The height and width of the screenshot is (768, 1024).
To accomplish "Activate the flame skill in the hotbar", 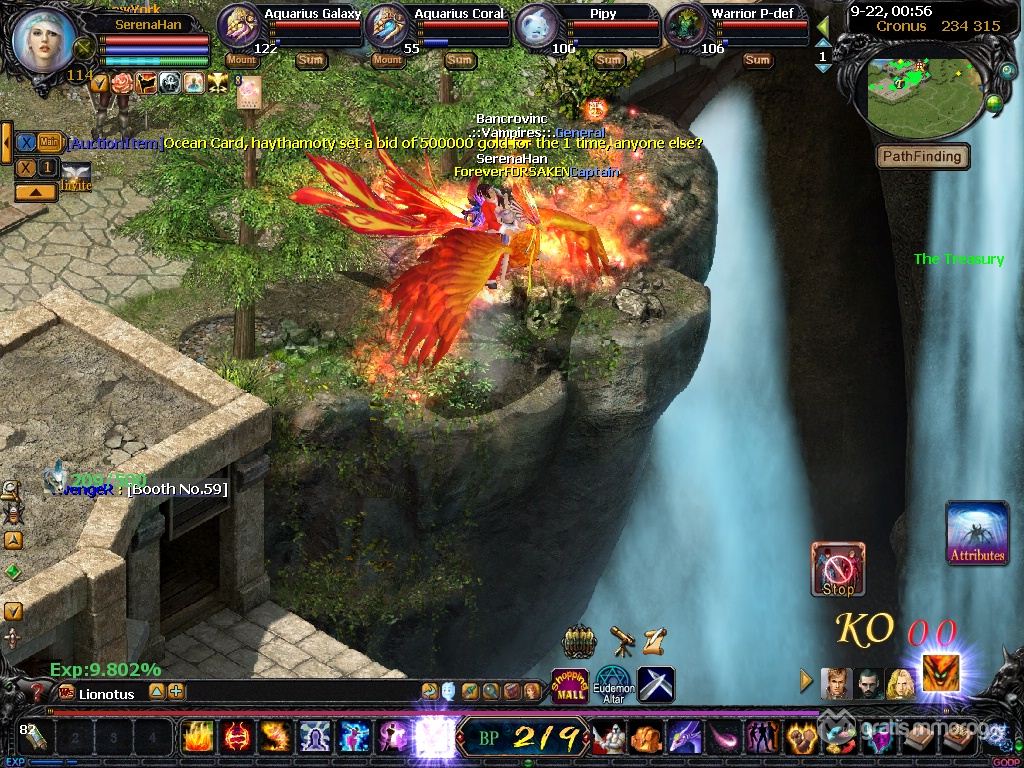I will pyautogui.click(x=197, y=737).
